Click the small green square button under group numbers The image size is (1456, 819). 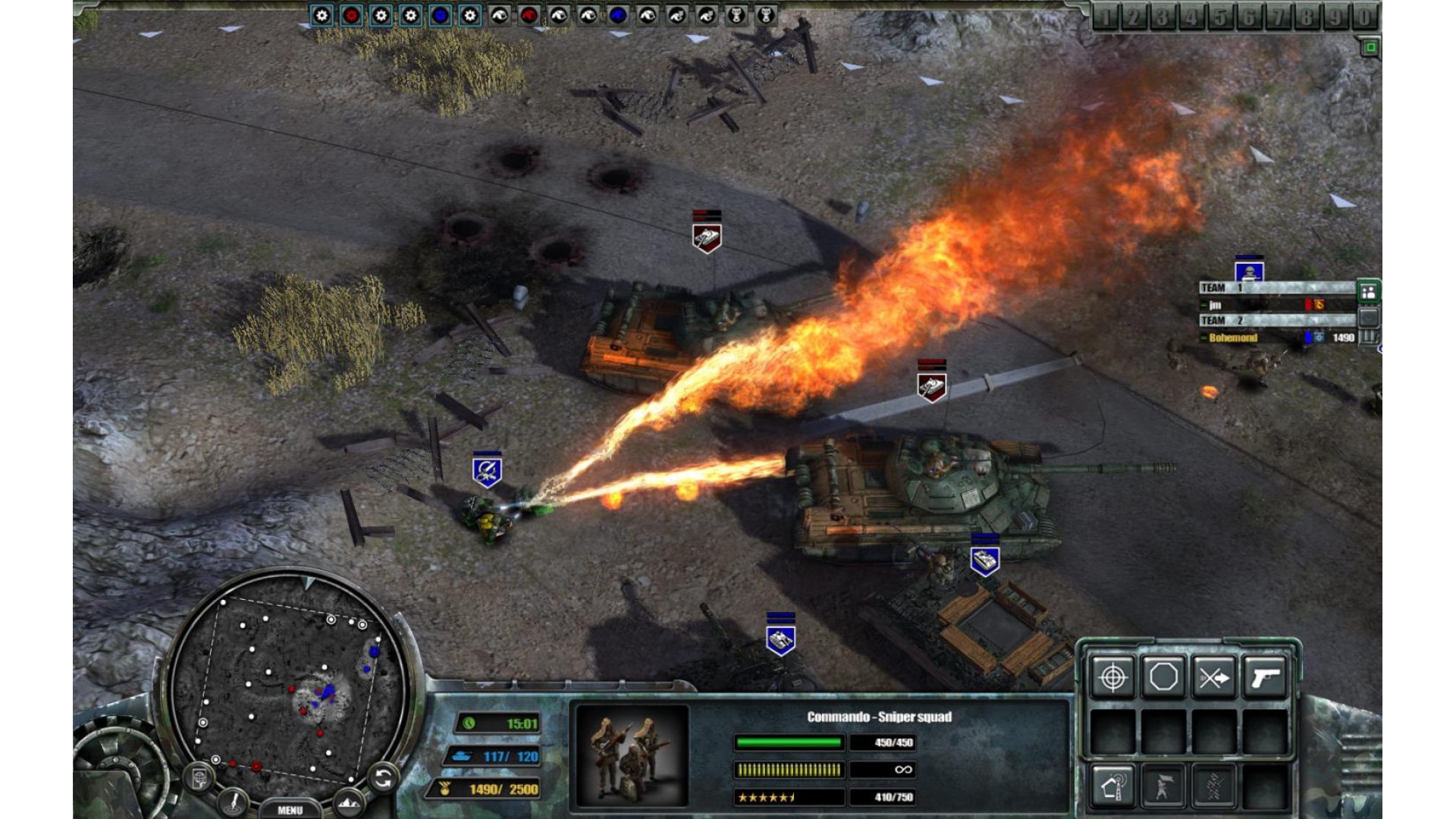pyautogui.click(x=1370, y=48)
